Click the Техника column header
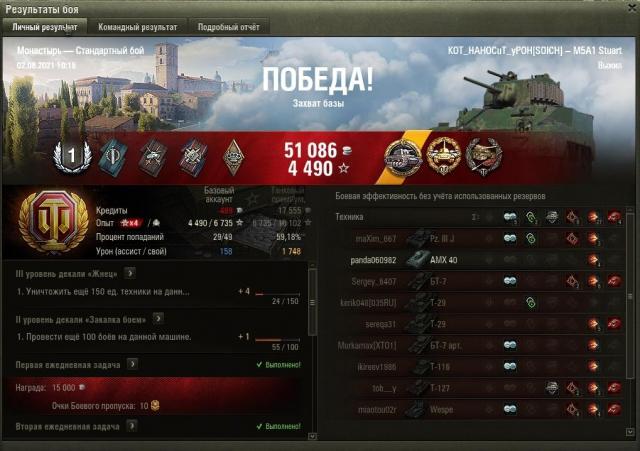Image resolution: width=640 pixels, height=451 pixels. pos(350,216)
